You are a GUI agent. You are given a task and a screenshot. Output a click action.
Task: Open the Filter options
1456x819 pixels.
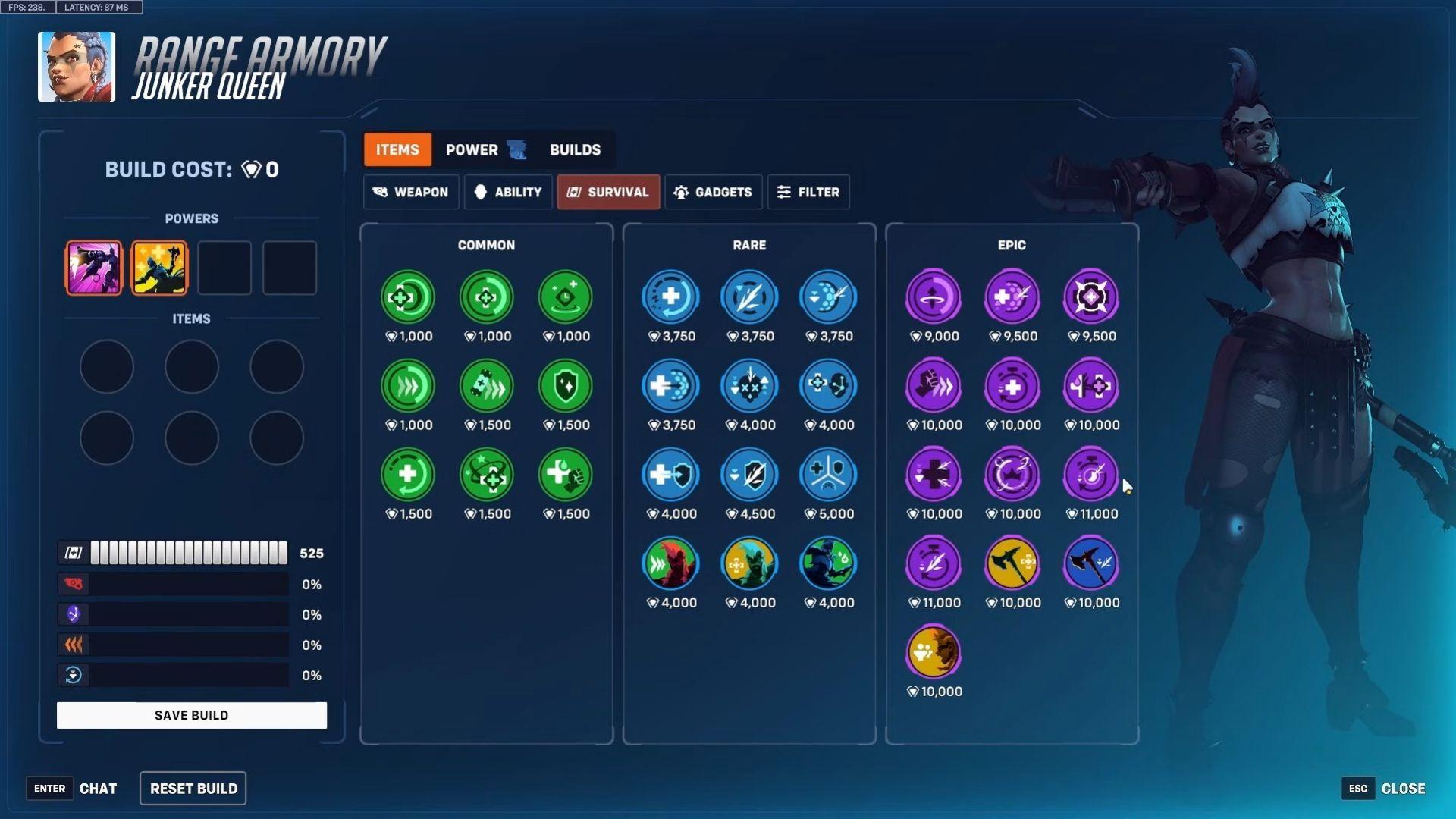tap(808, 192)
